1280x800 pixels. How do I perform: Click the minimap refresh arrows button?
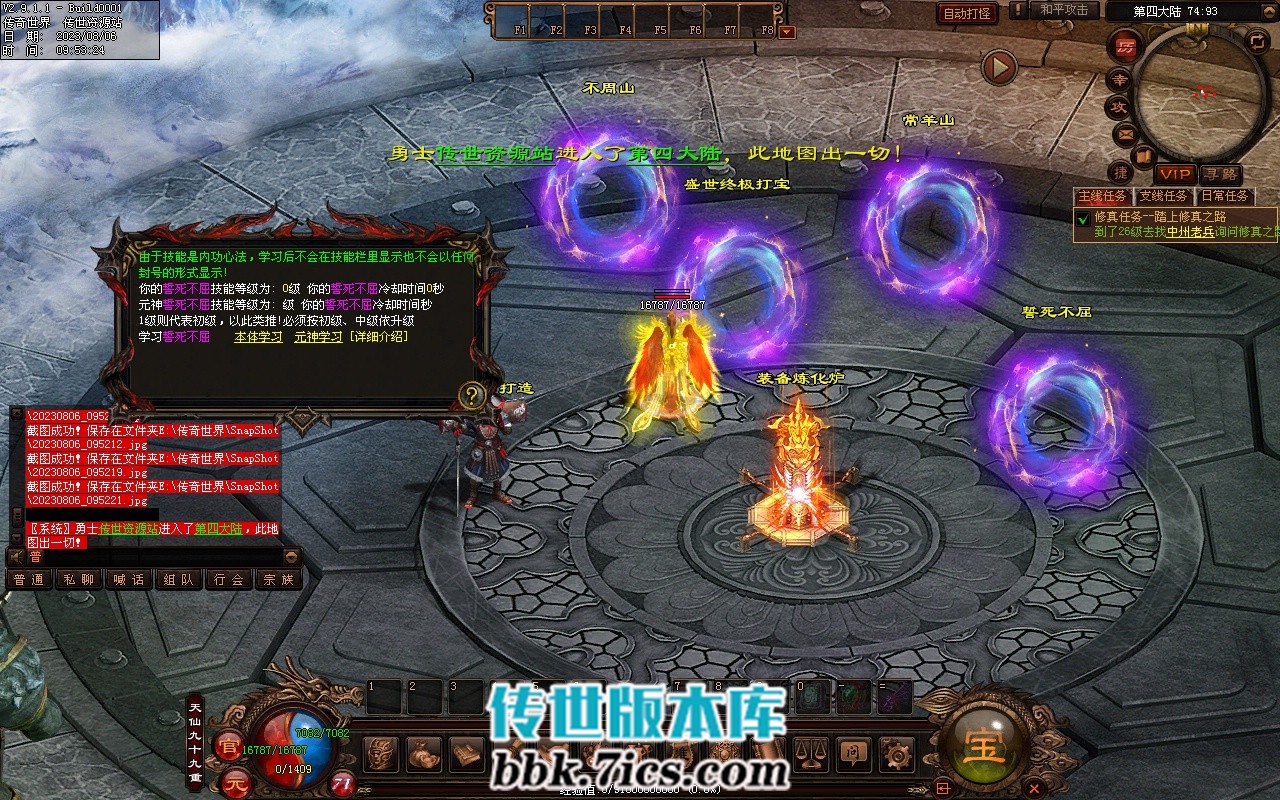[1257, 41]
